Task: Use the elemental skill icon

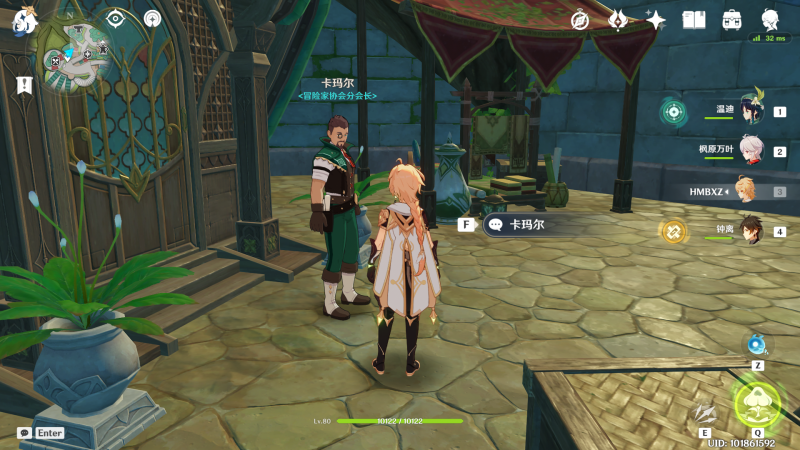Action: (x=705, y=413)
